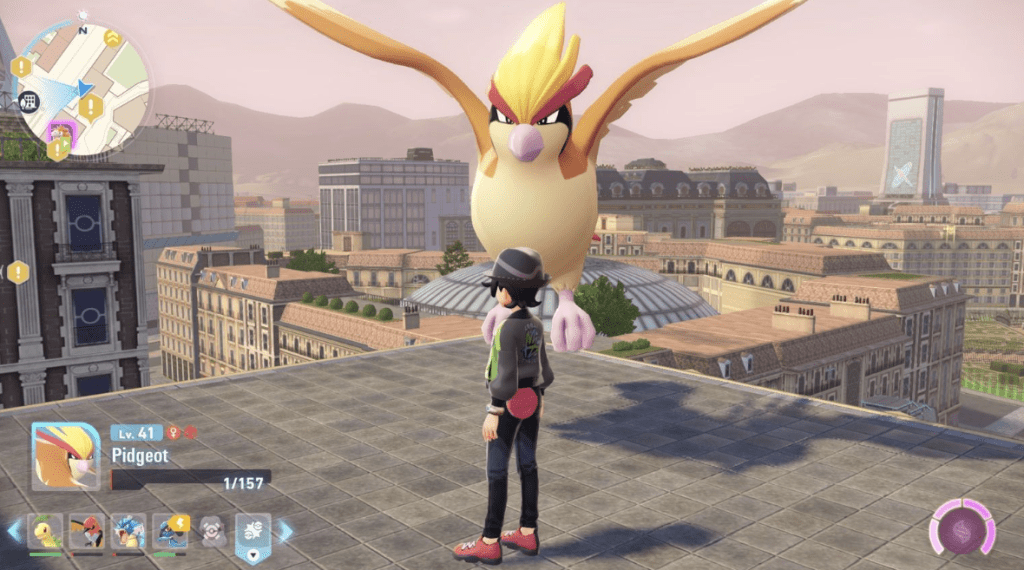The height and width of the screenshot is (570, 1024).
Task: Switch to the Gyarados party slot
Action: (129, 530)
